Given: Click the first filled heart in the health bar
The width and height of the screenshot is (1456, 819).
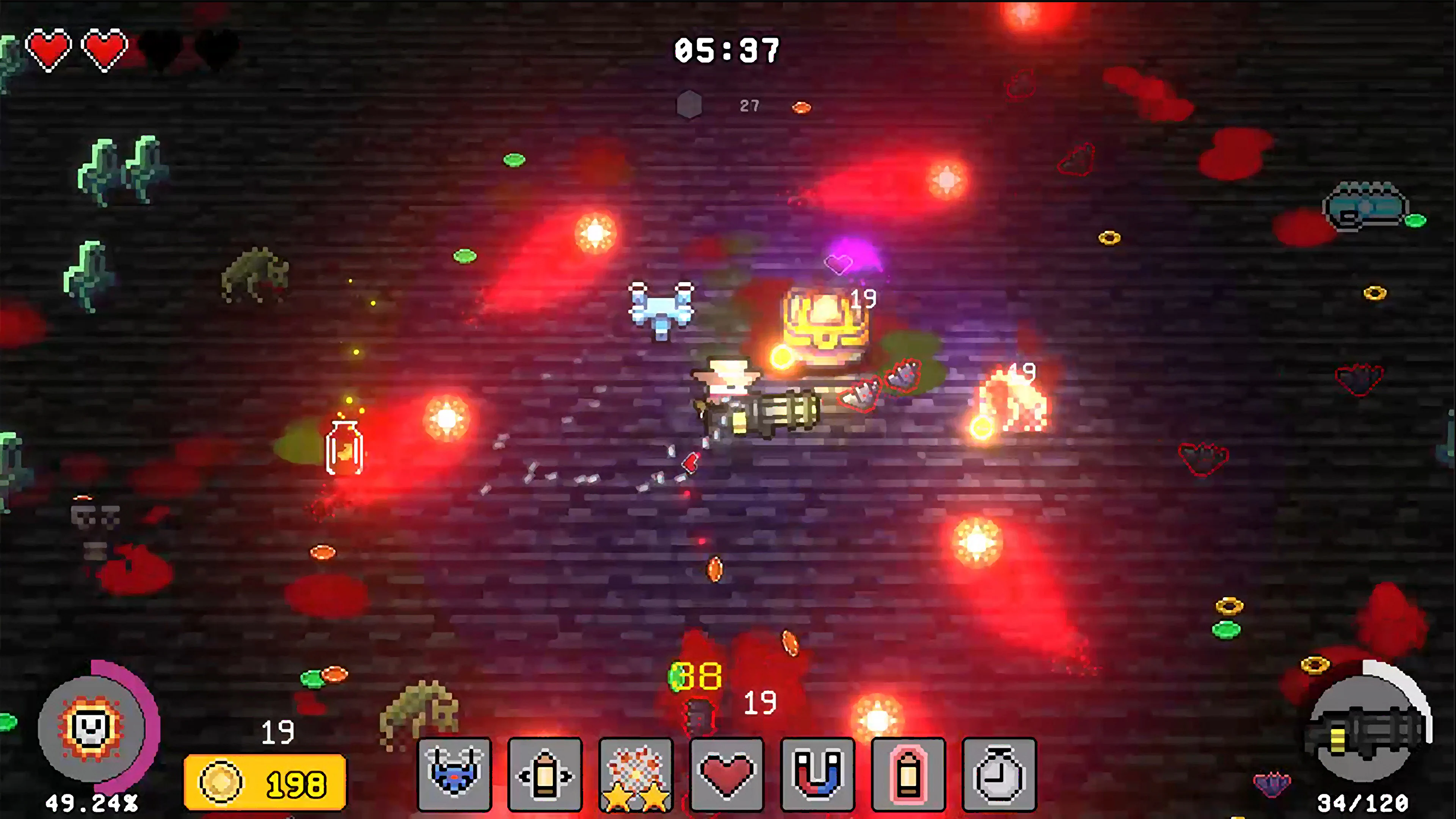Looking at the screenshot, I should (50, 48).
